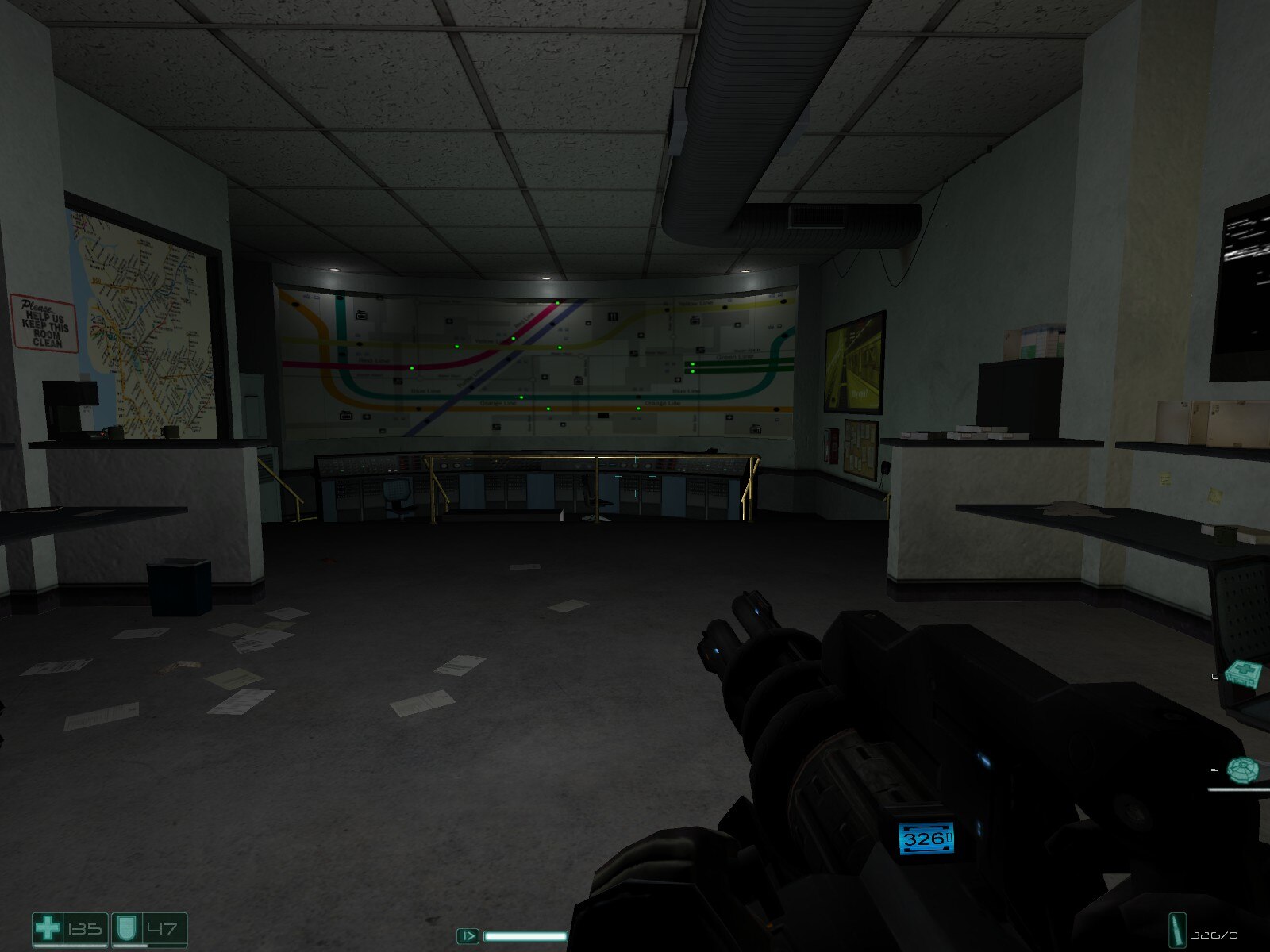Expand the Yellow Line on the map's right side

coord(697,303)
